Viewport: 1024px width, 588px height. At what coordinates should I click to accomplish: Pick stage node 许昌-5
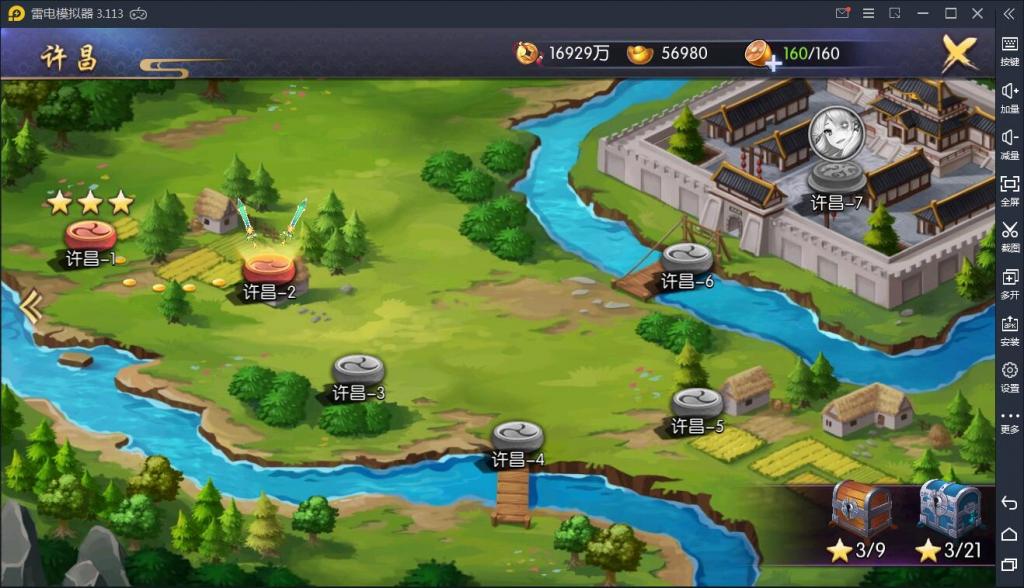point(697,403)
